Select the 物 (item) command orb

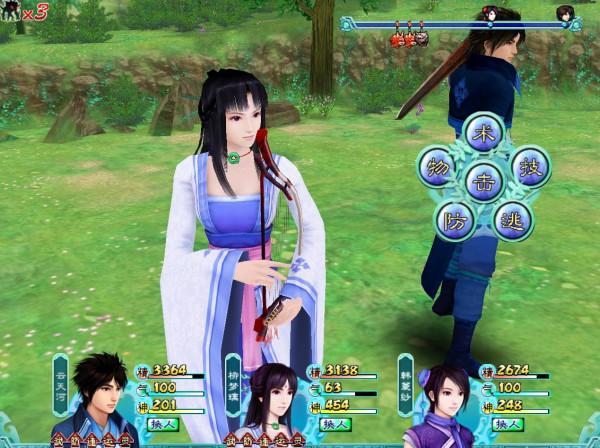pos(437,164)
